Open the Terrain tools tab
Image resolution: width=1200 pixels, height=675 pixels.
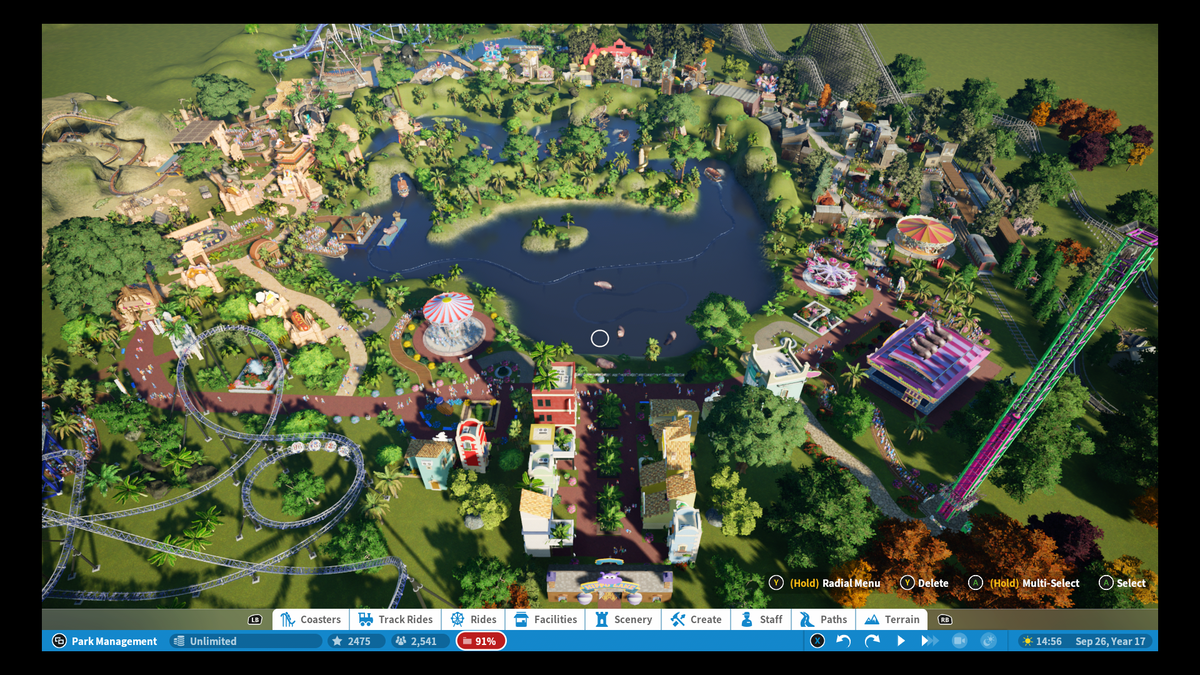(892, 619)
